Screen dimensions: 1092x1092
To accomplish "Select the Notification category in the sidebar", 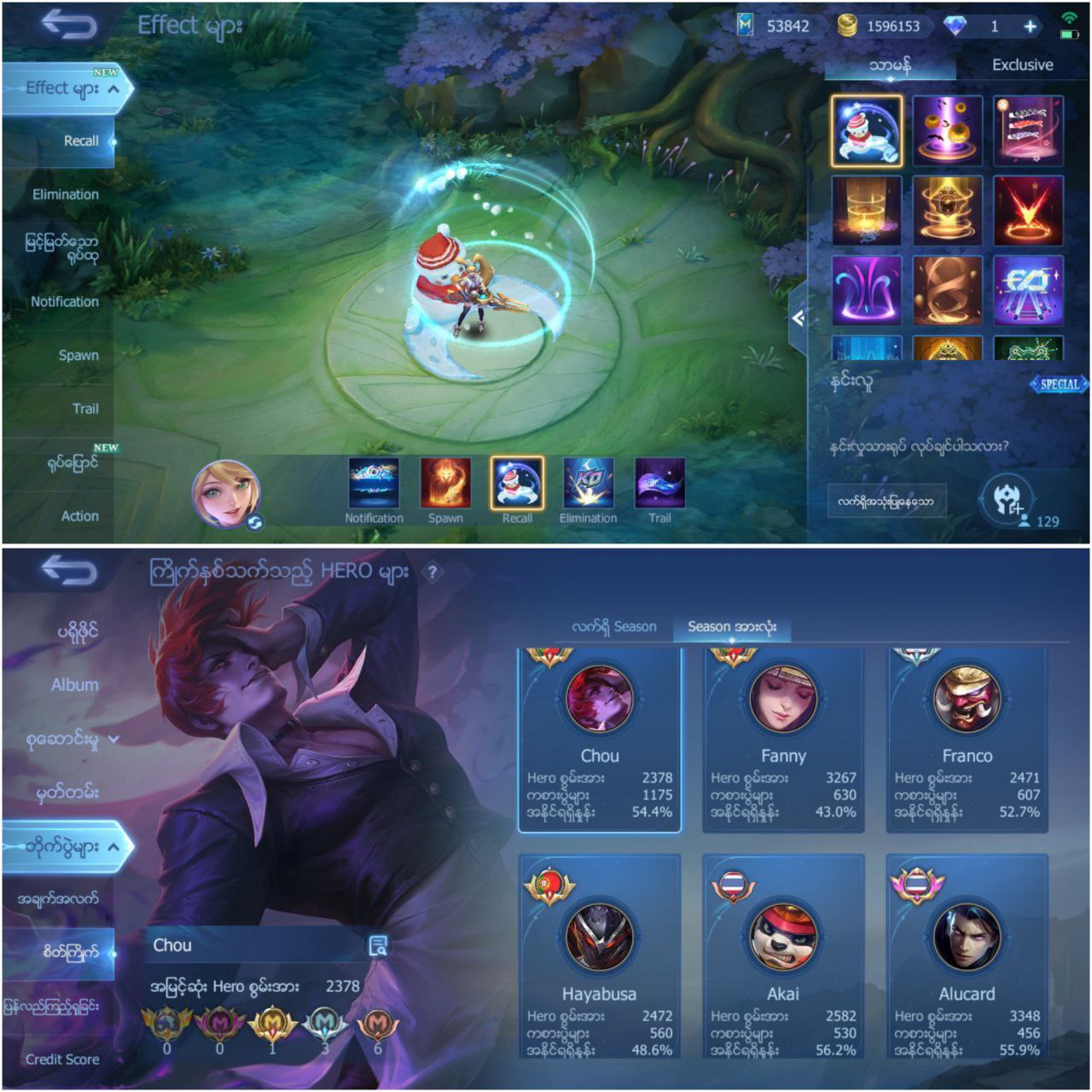I will click(64, 302).
